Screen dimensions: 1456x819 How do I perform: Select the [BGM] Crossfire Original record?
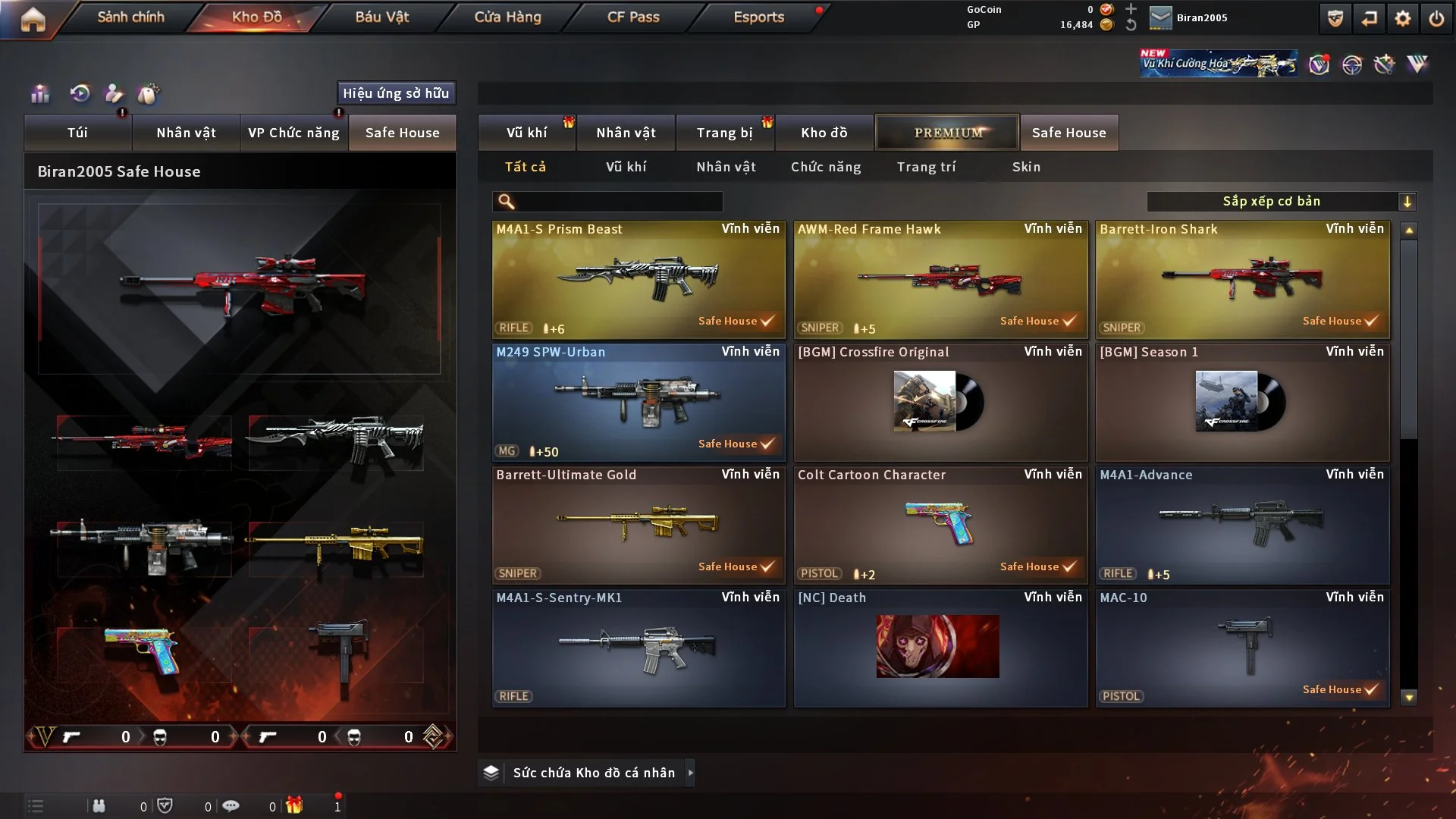940,402
